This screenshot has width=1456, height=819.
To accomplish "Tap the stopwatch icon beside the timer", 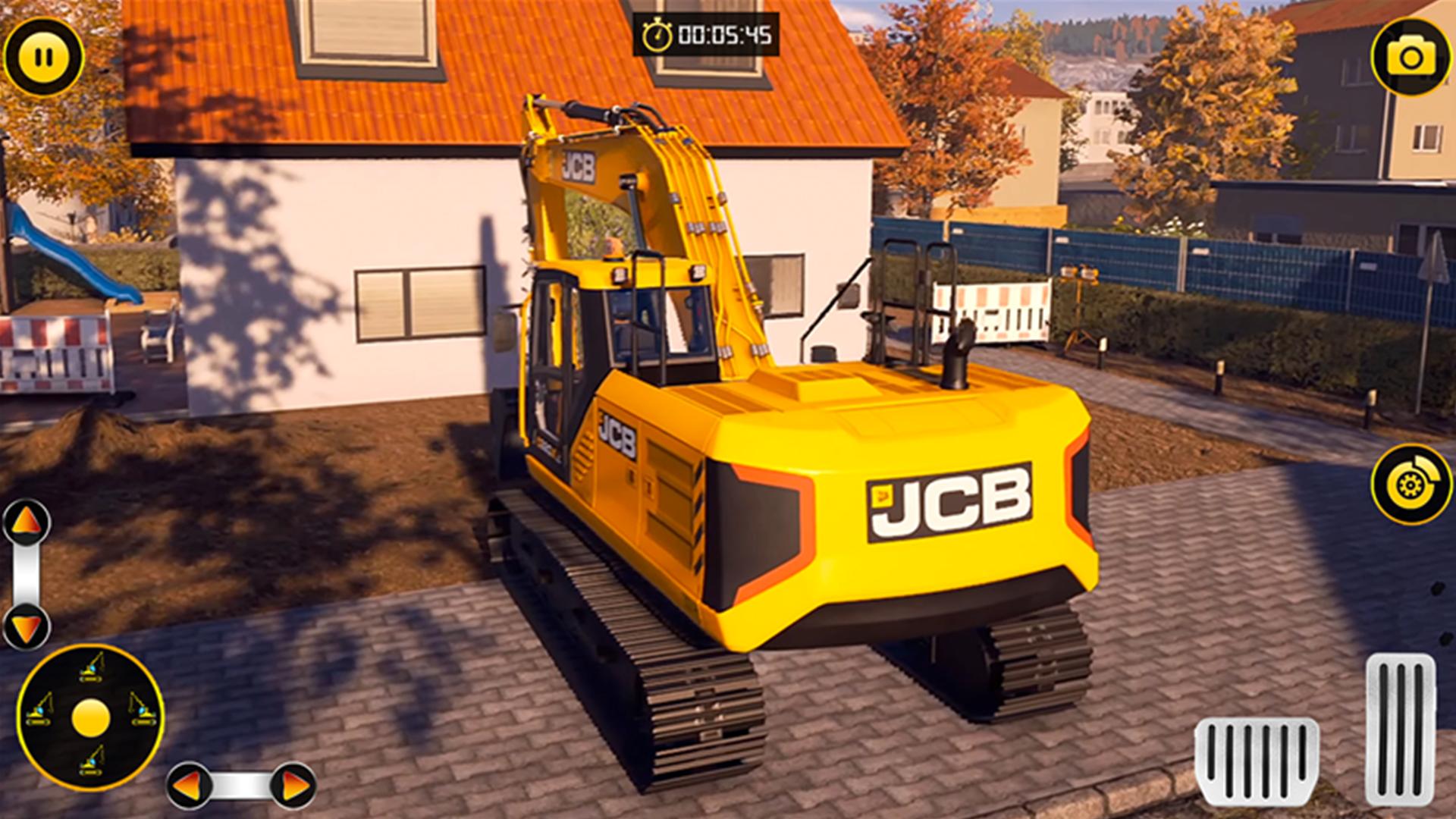I will [657, 32].
